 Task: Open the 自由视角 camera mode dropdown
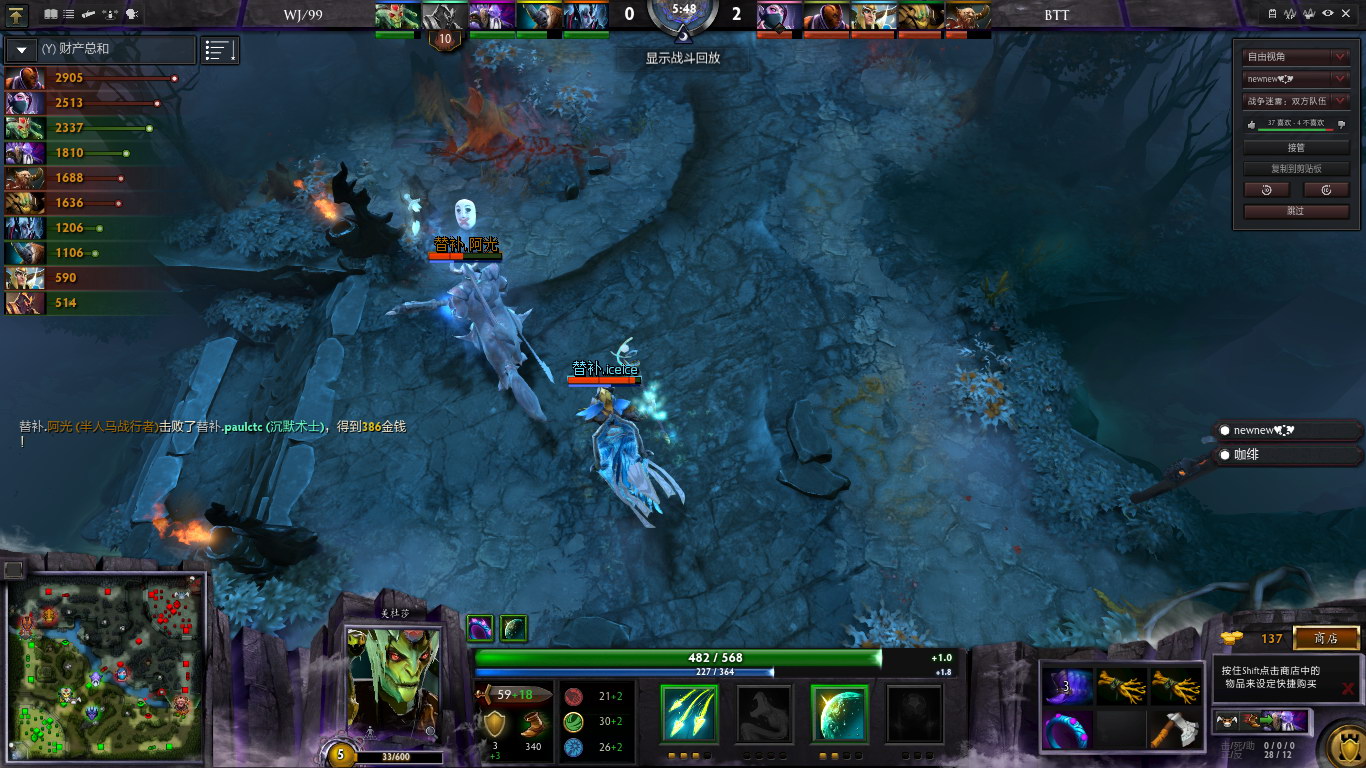[x=1295, y=57]
